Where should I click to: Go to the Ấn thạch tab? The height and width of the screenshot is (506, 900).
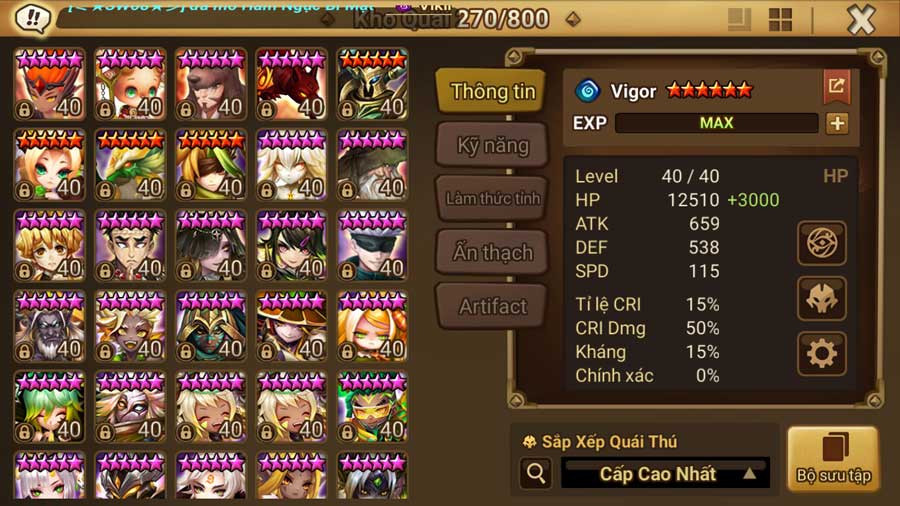492,252
